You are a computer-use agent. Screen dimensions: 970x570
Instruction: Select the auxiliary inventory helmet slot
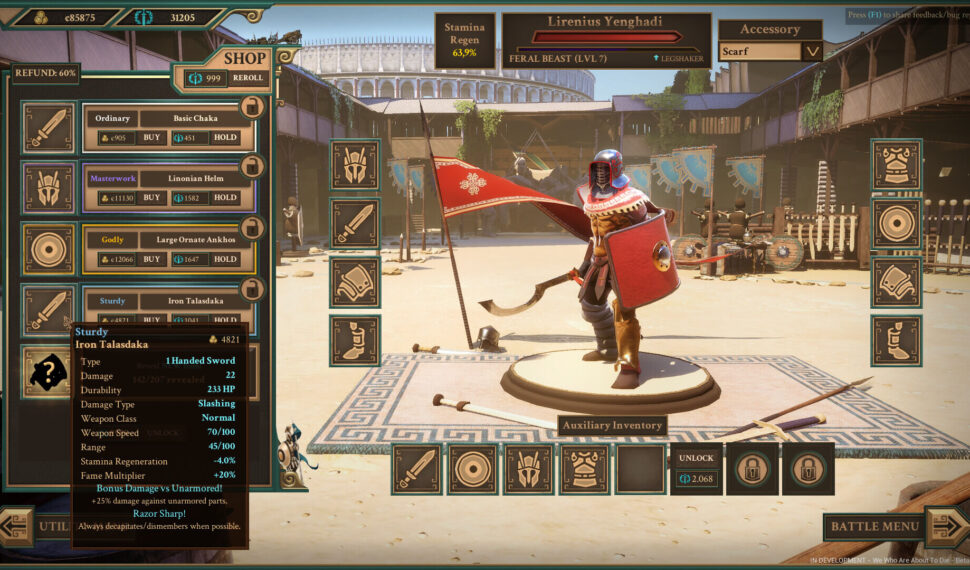coord(528,469)
